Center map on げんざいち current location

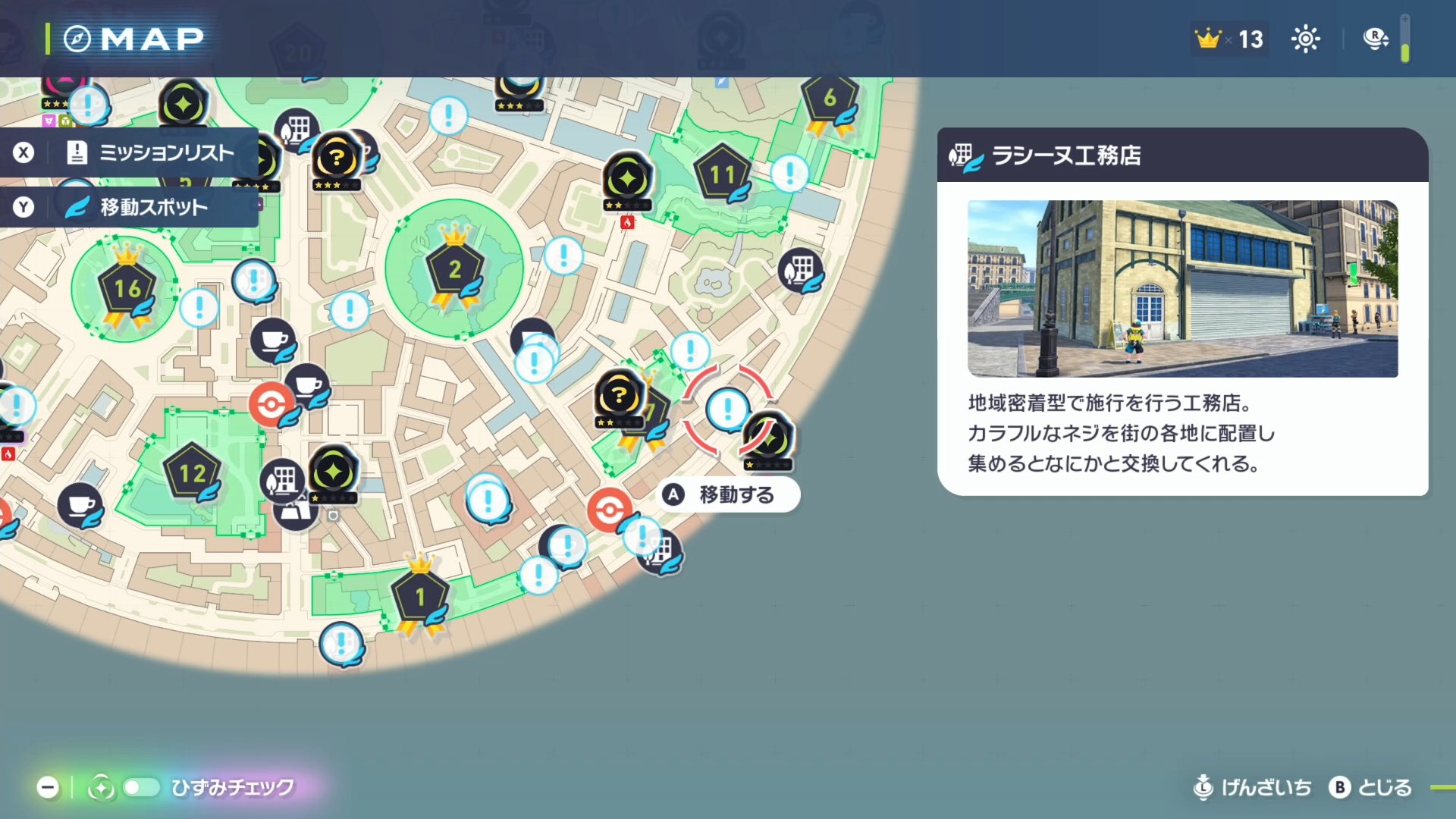point(1253,787)
